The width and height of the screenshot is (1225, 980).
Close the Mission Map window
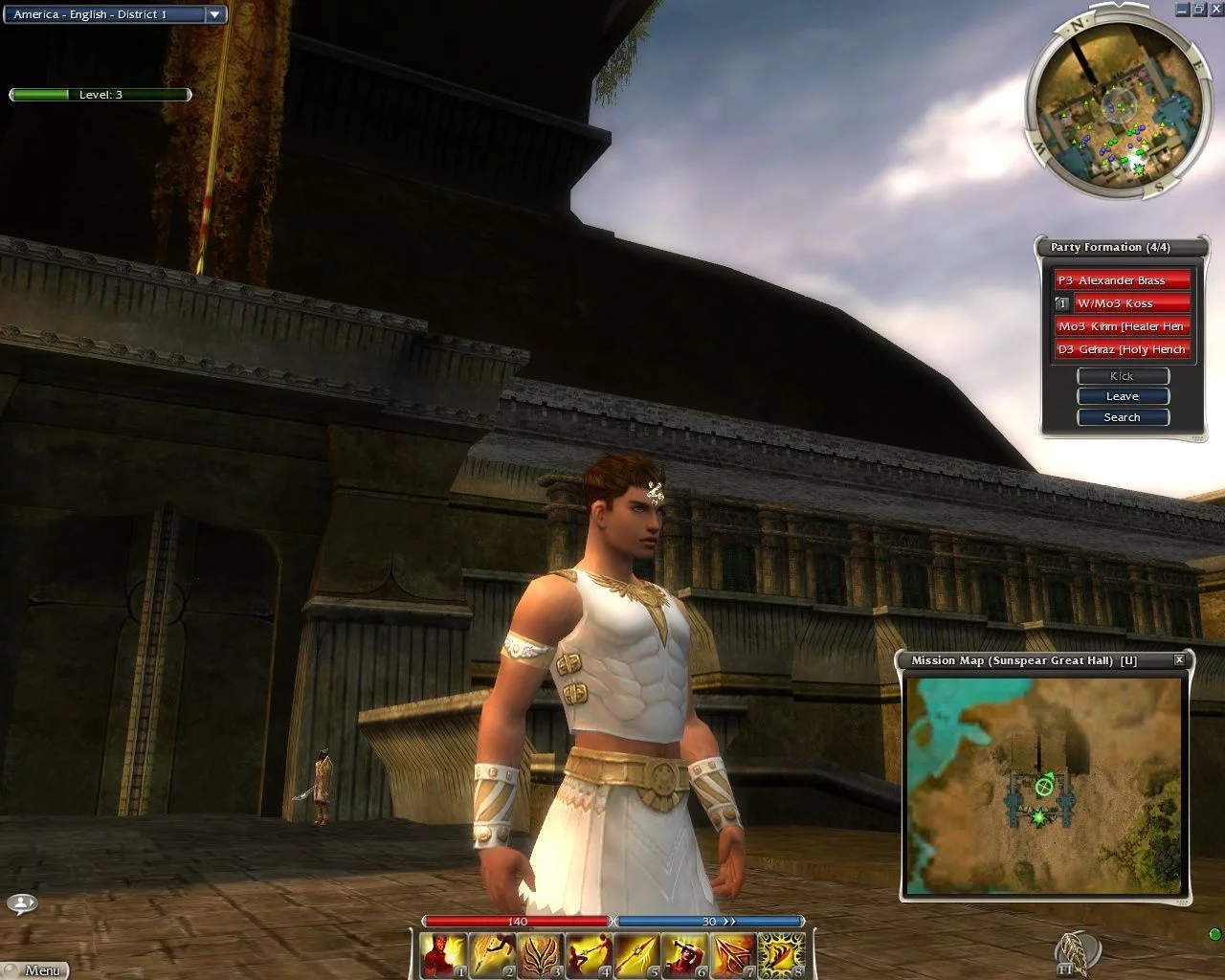pos(1179,659)
